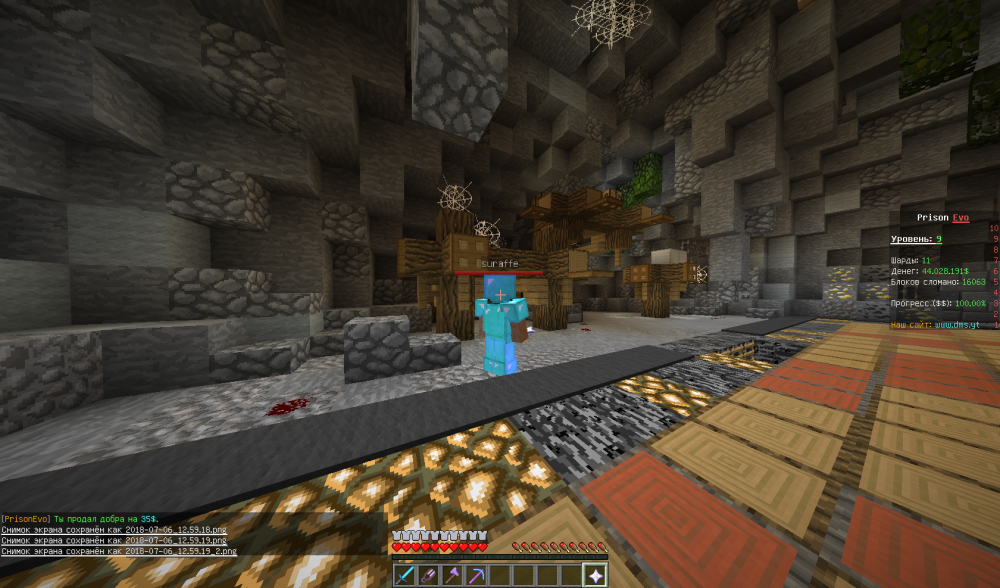1000x588 pixels.
Task: Select the diamond sword hotbar slot
Action: point(402,575)
